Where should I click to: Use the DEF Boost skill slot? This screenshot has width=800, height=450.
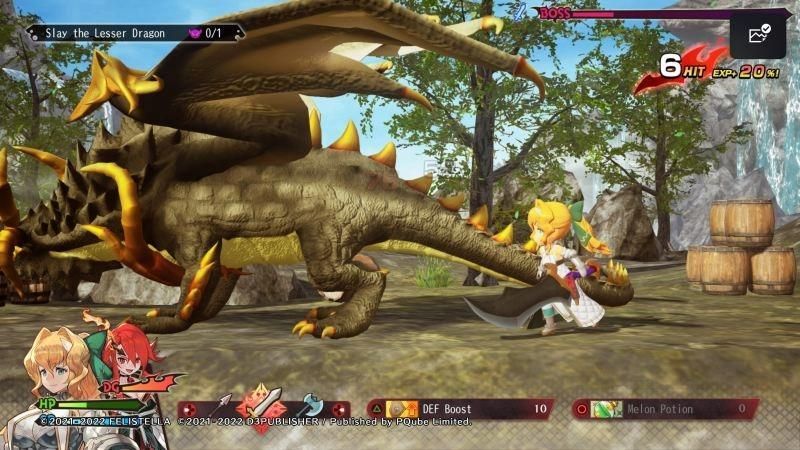coord(462,408)
